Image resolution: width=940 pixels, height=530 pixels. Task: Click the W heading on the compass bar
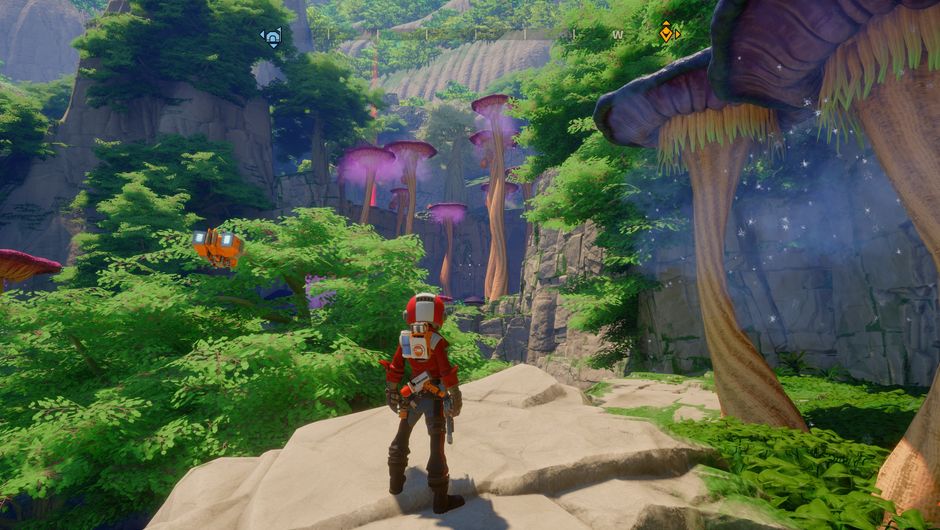(x=617, y=35)
